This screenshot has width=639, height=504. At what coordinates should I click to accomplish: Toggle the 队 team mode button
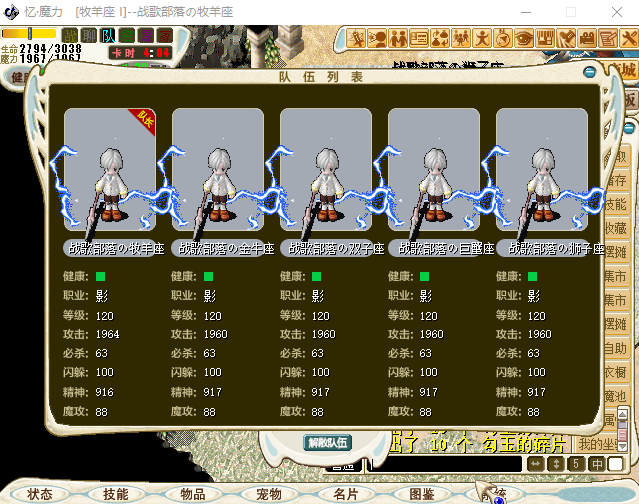tap(108, 36)
